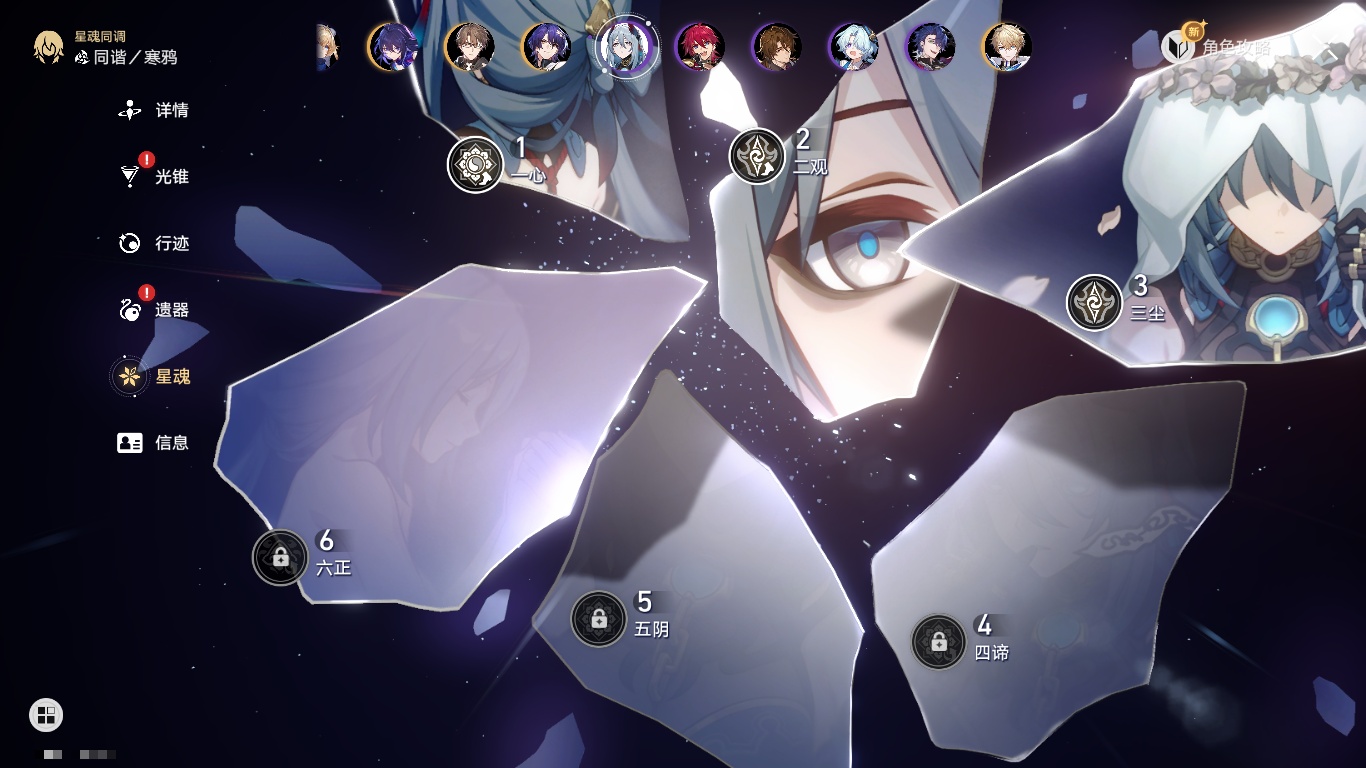Pick the fully visible blonde character portrait
Image resolution: width=1366 pixels, height=768 pixels.
(x=1006, y=46)
